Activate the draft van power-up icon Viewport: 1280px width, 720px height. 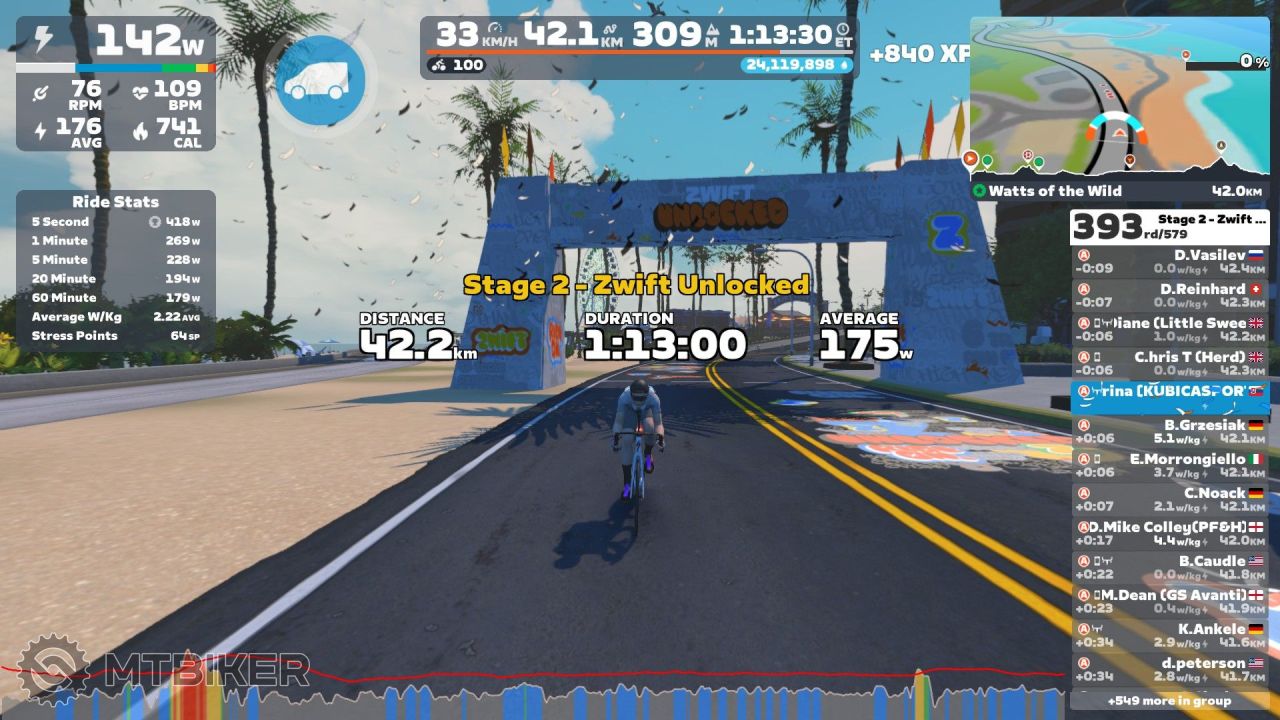coord(319,81)
